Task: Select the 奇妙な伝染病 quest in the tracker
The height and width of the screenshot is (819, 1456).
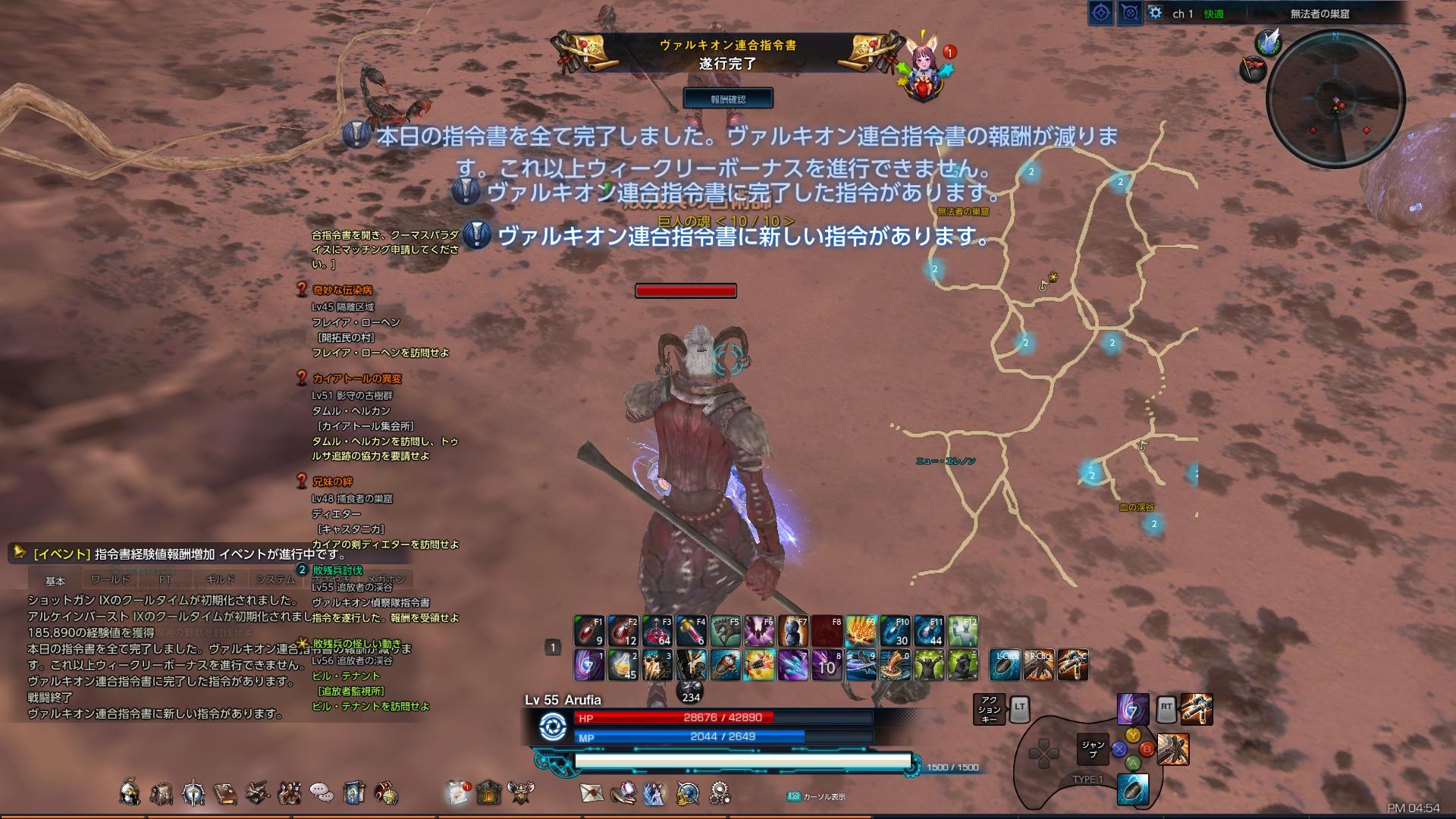Action: pyautogui.click(x=342, y=290)
